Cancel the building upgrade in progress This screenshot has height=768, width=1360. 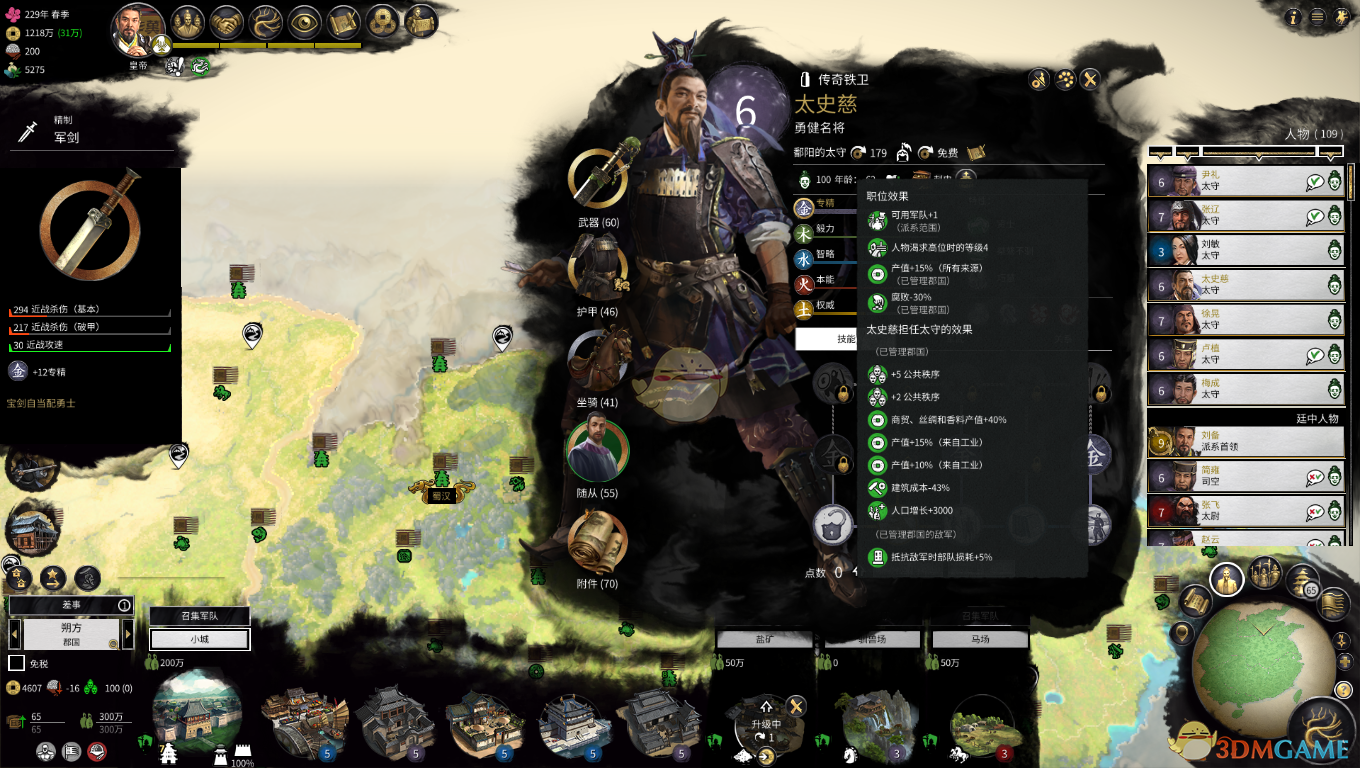796,706
